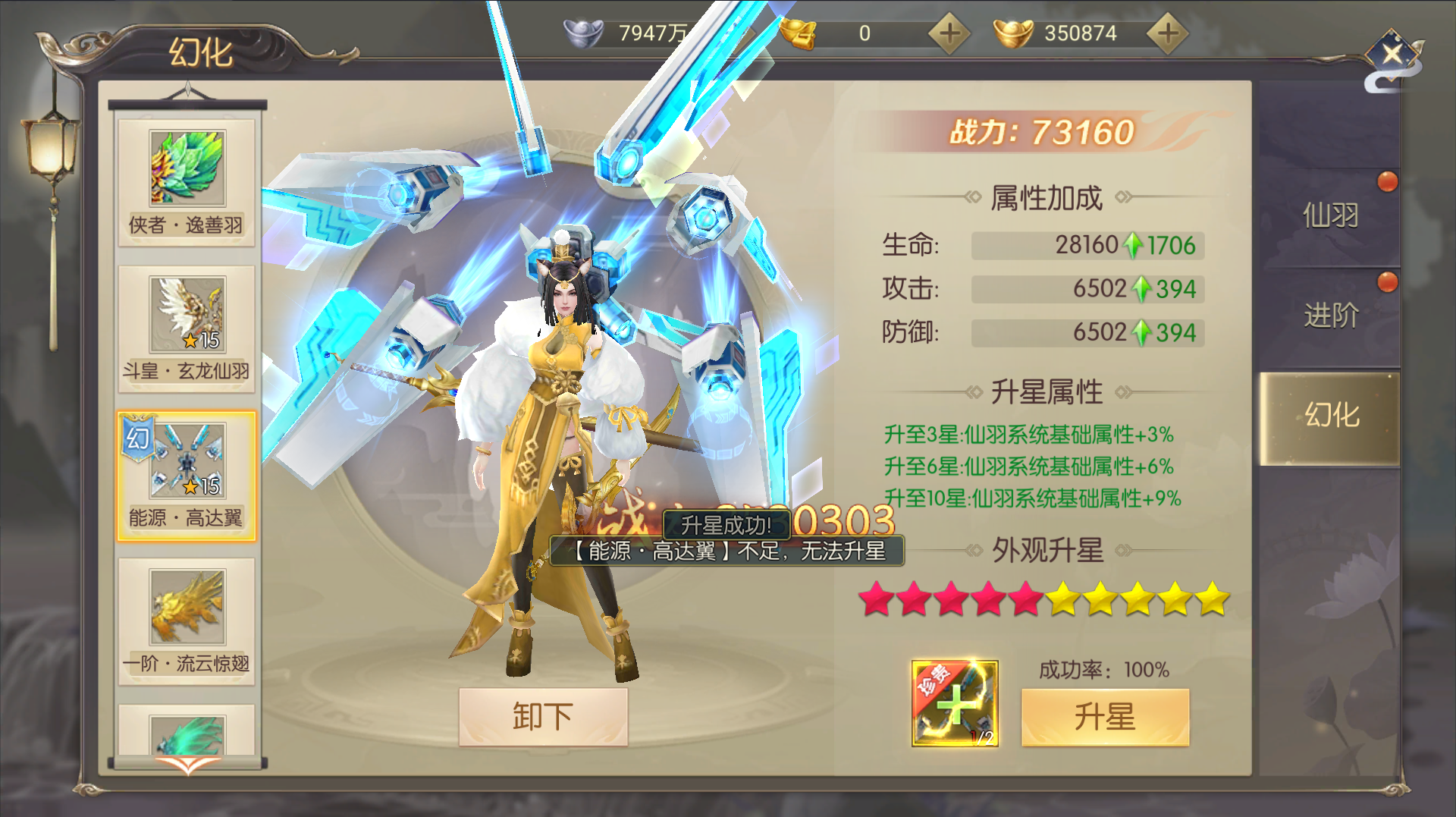This screenshot has width=1456, height=817.
Task: Choose the 侠者·逸善羽 wing appearance
Action: click(187, 182)
